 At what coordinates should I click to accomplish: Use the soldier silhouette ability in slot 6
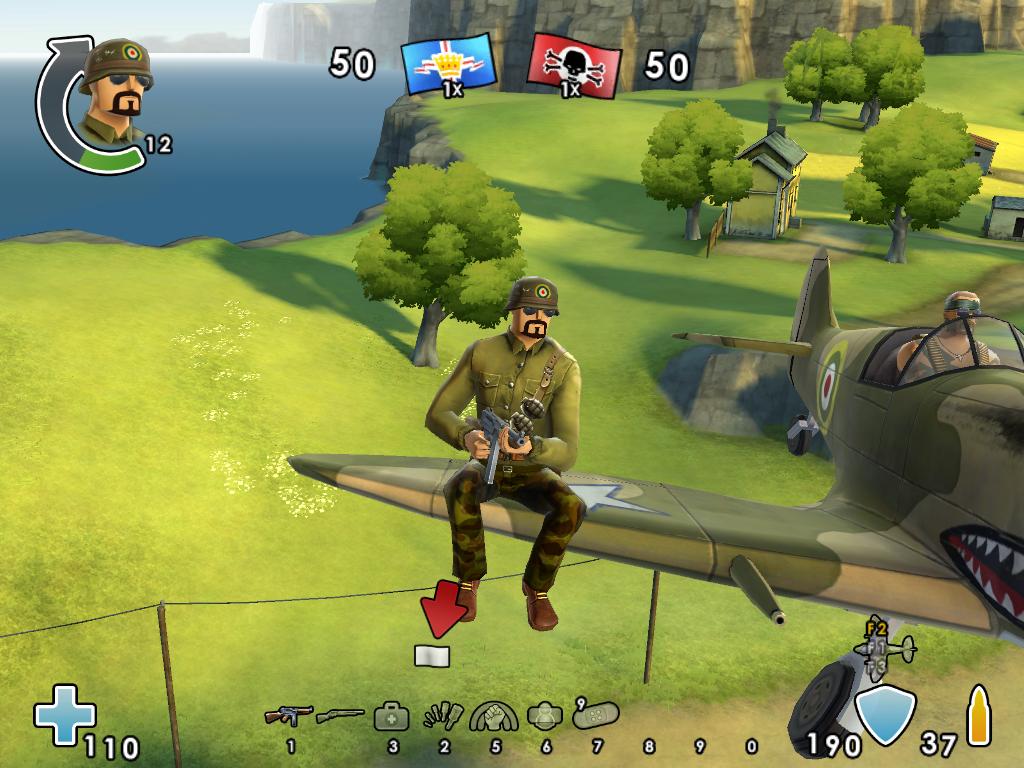pyautogui.click(x=545, y=716)
